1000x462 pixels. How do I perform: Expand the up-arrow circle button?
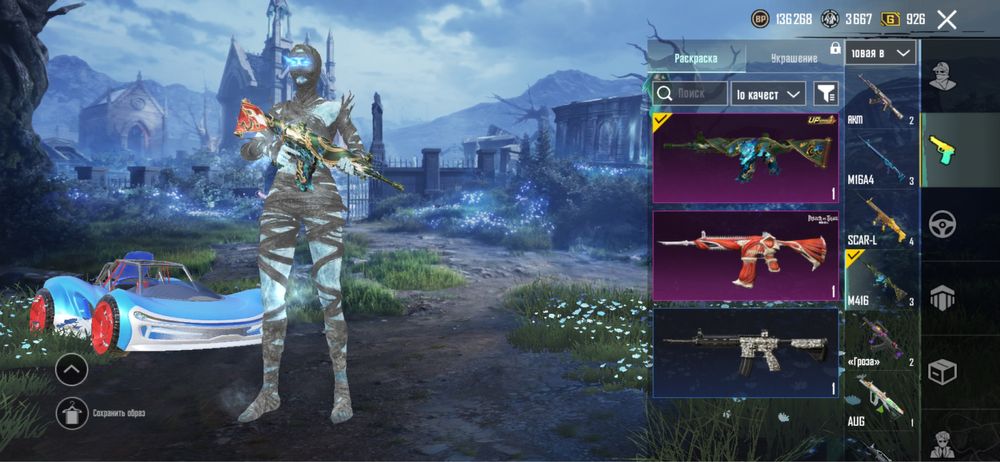[71, 370]
